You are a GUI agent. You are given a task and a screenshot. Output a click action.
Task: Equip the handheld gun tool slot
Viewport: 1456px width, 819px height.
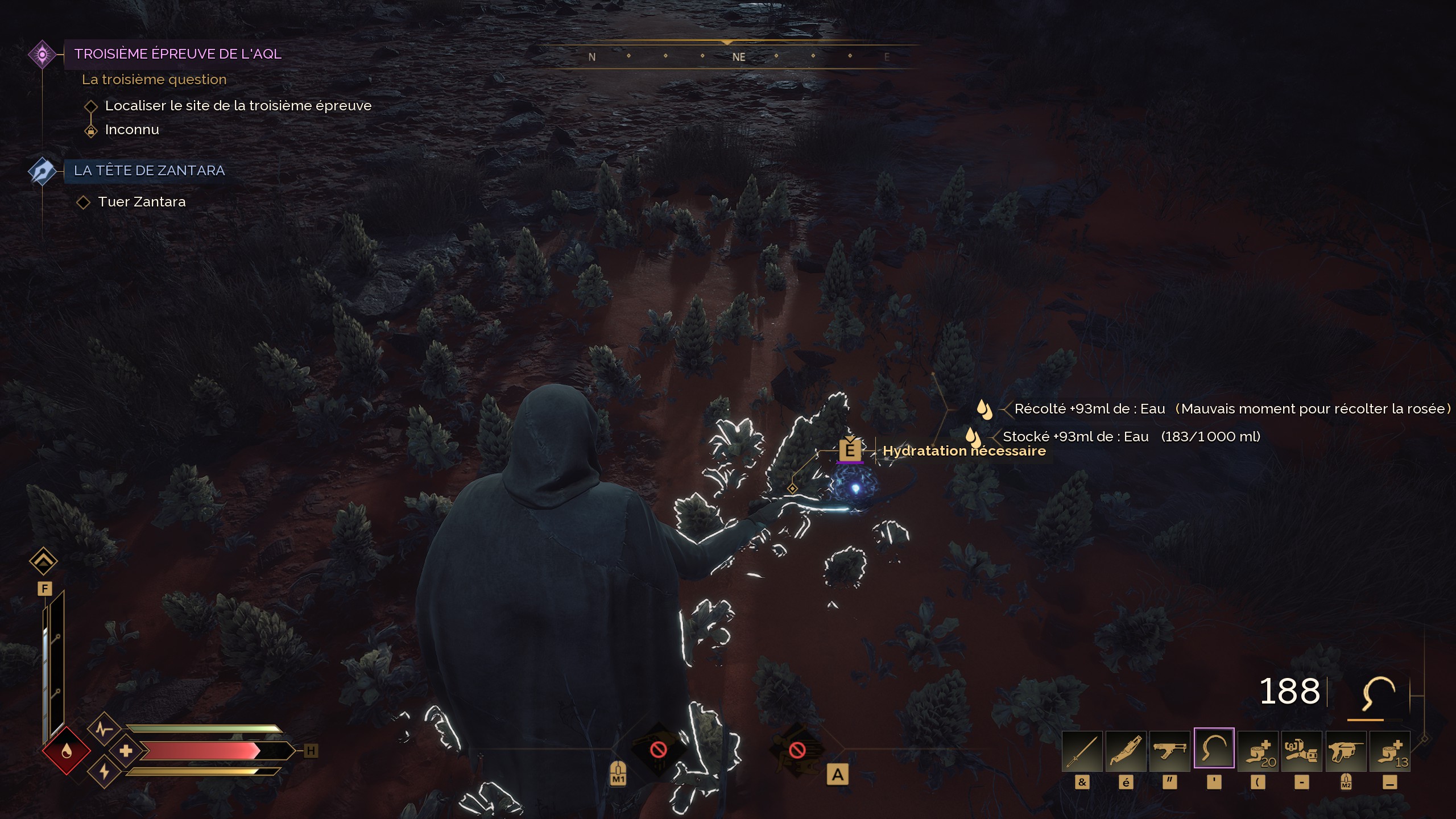[1346, 751]
